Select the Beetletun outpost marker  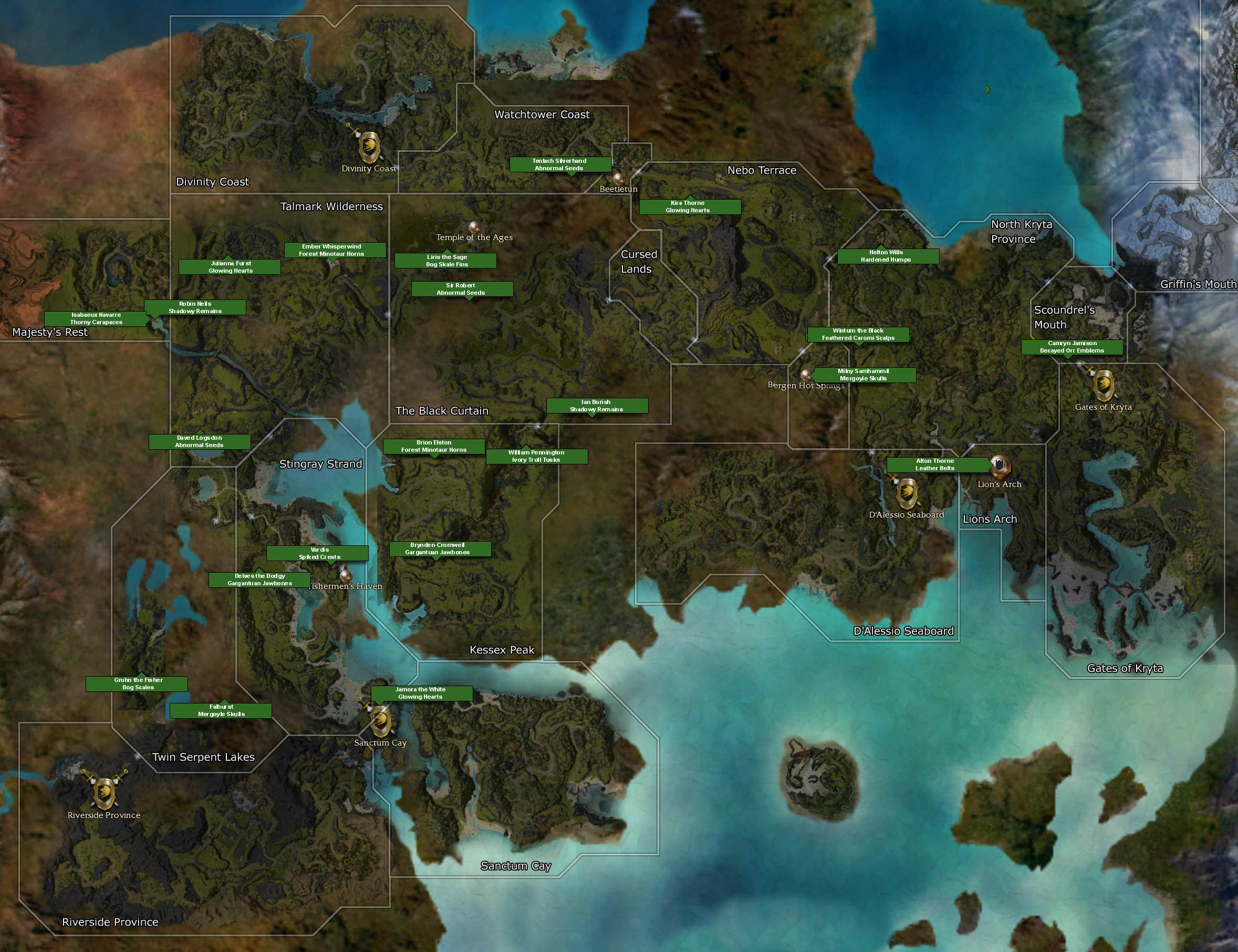click(x=619, y=179)
